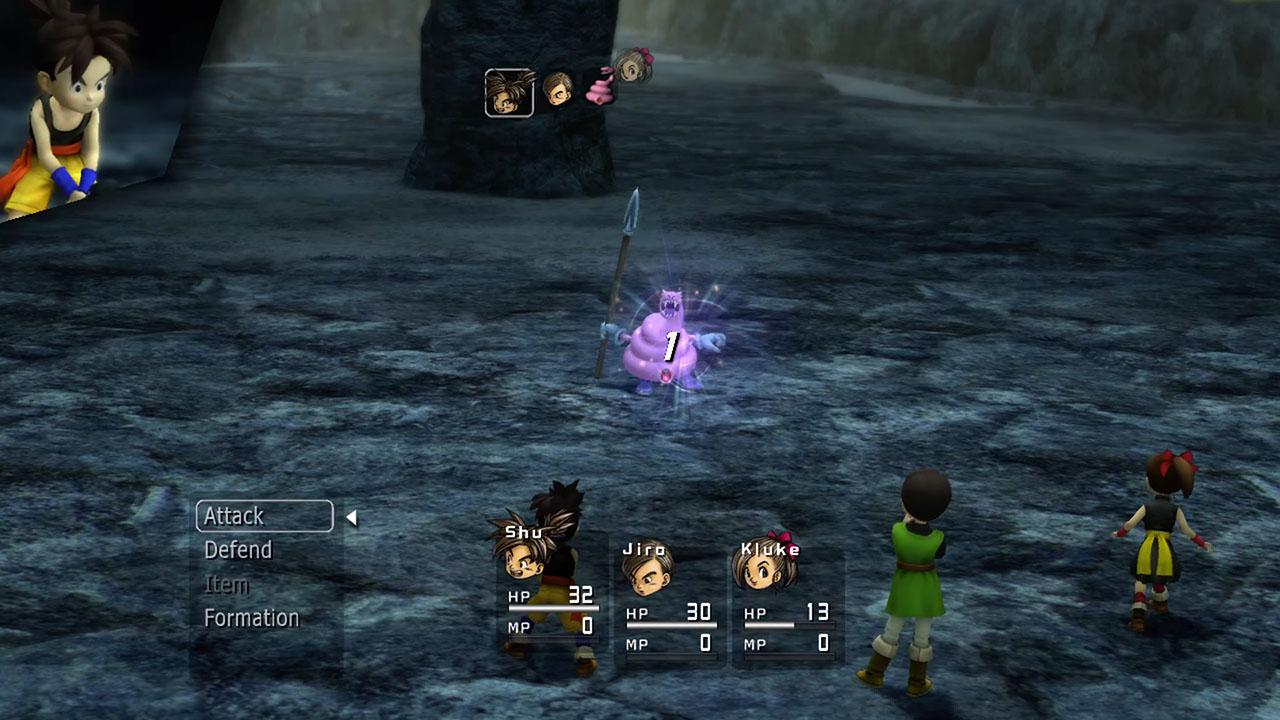Click the arrow cursor beside Attack
This screenshot has width=1280, height=720.
click(x=352, y=517)
